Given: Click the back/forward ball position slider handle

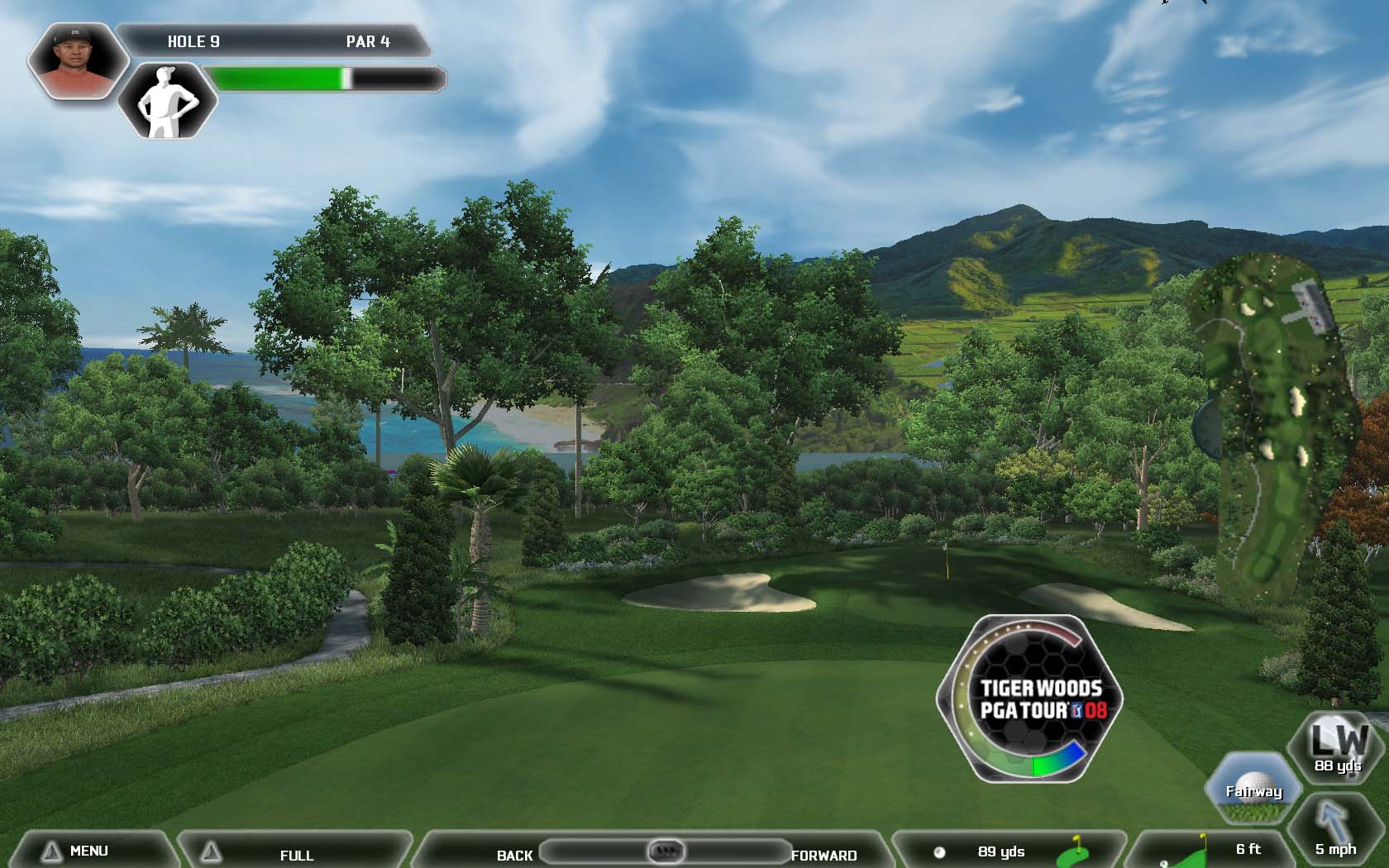Looking at the screenshot, I should (666, 850).
